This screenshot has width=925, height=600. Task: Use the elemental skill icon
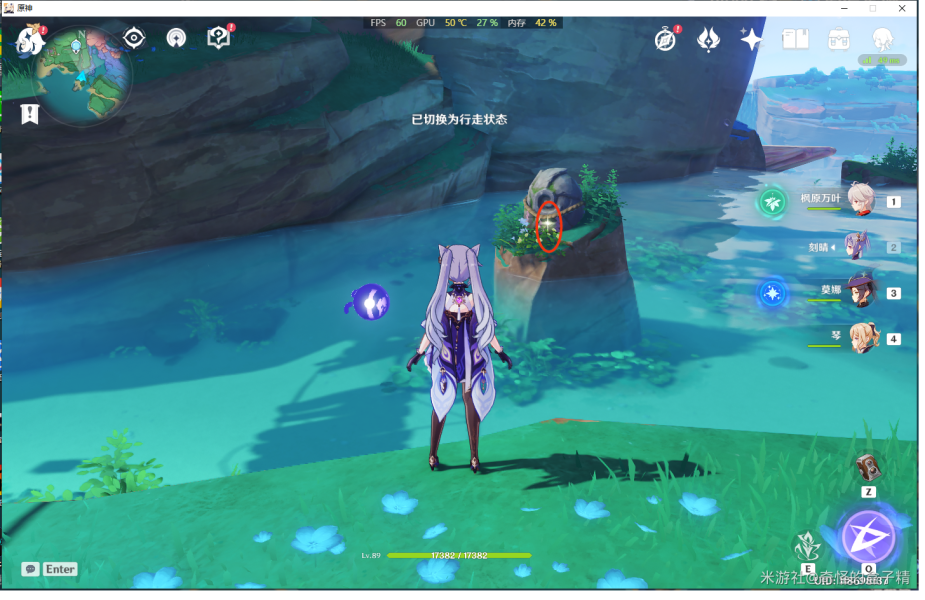point(808,548)
